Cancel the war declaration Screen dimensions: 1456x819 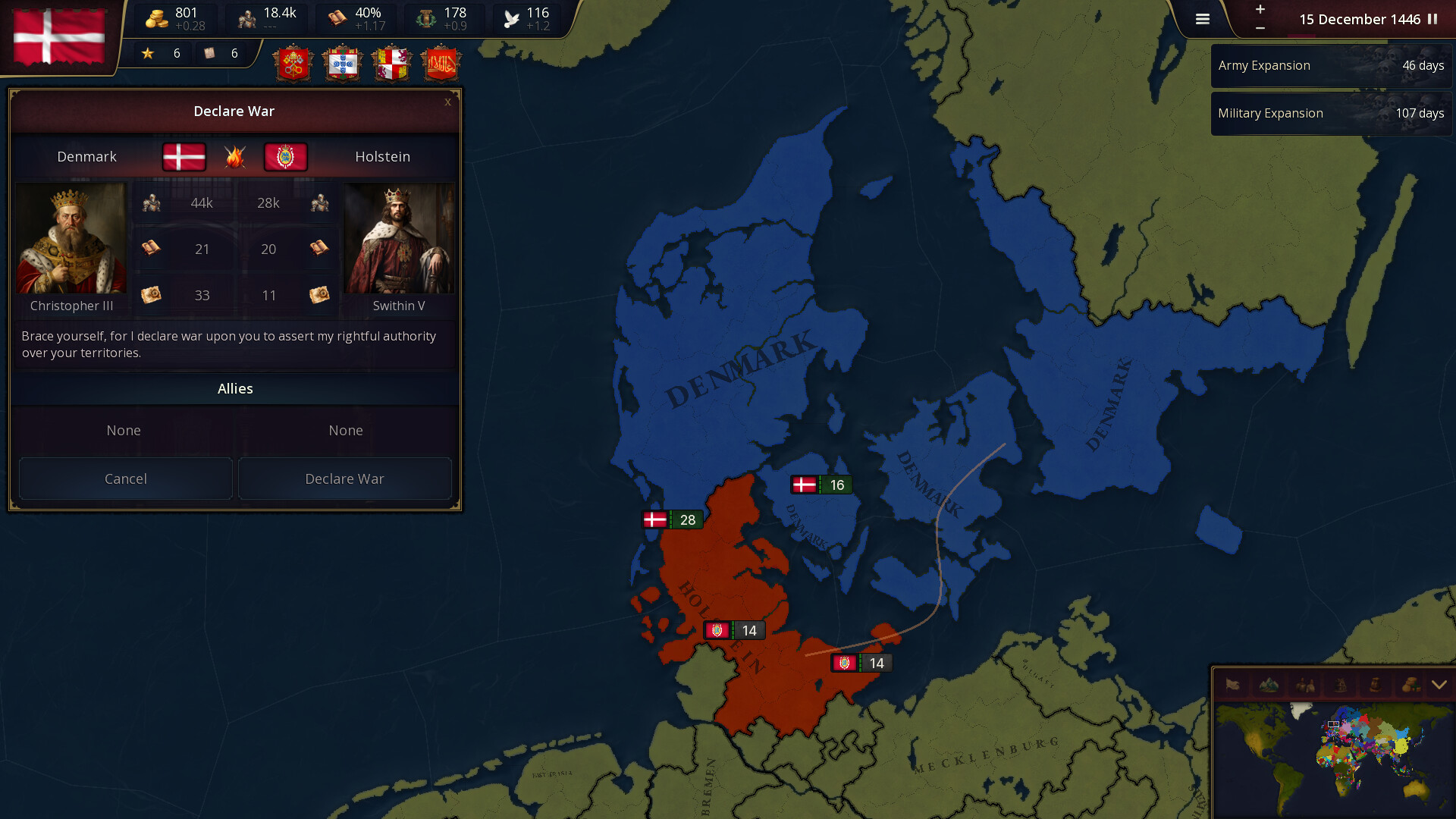pyautogui.click(x=125, y=479)
